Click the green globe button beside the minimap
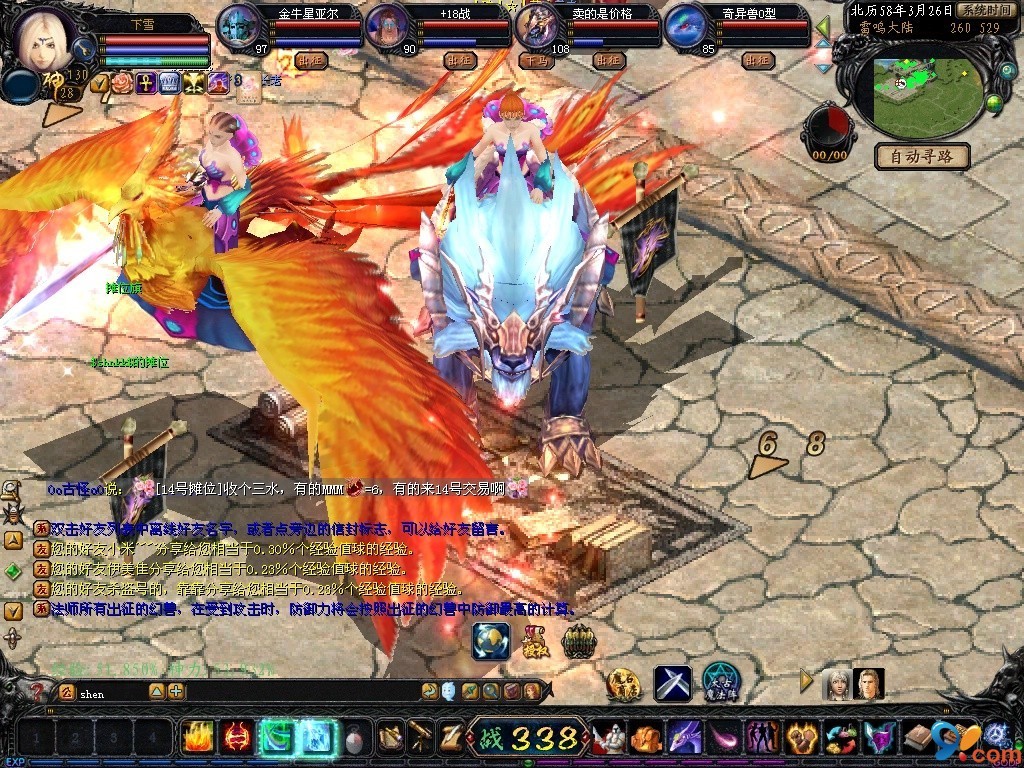Image resolution: width=1024 pixels, height=768 pixels. [x=994, y=103]
